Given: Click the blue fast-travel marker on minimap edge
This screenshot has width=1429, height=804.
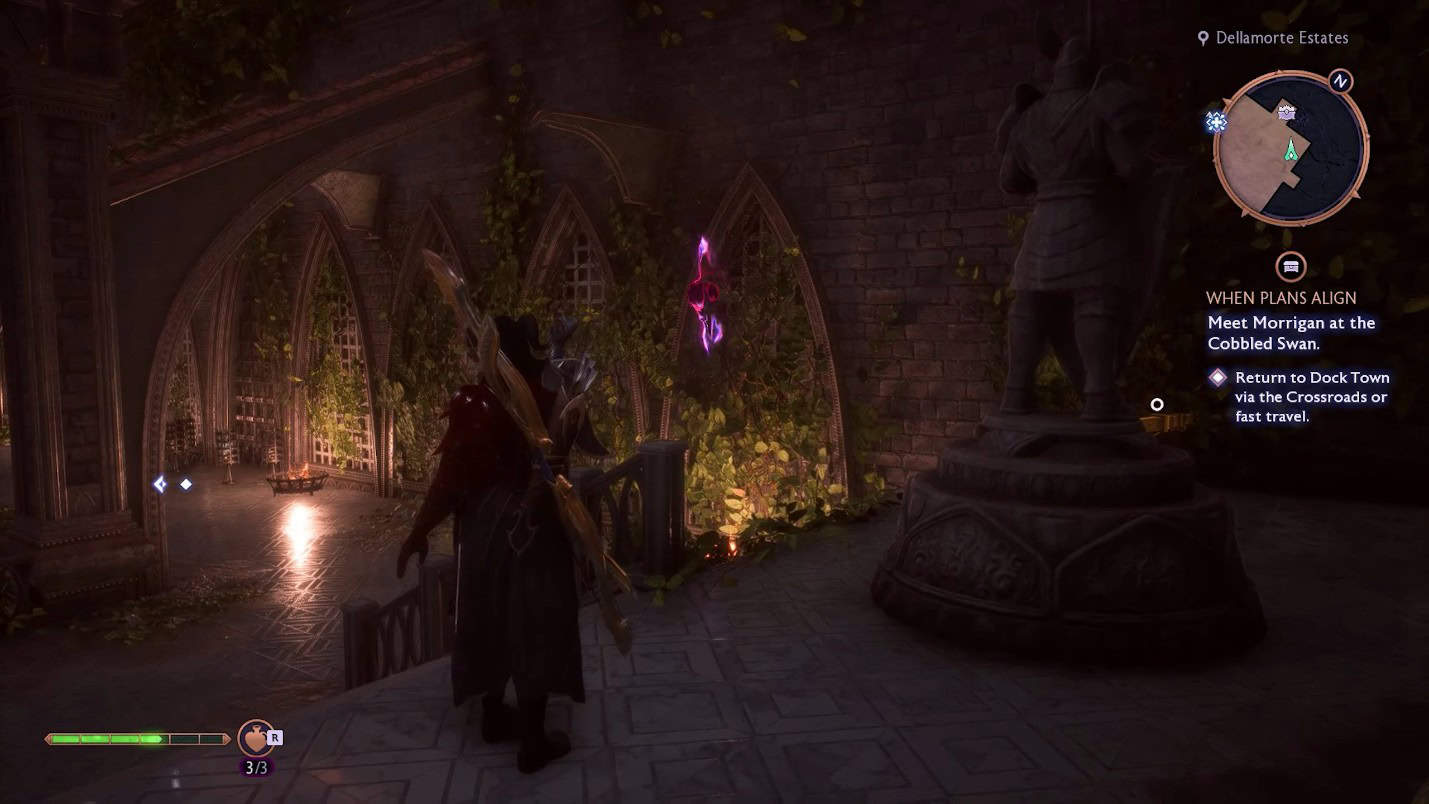Looking at the screenshot, I should point(1216,123).
